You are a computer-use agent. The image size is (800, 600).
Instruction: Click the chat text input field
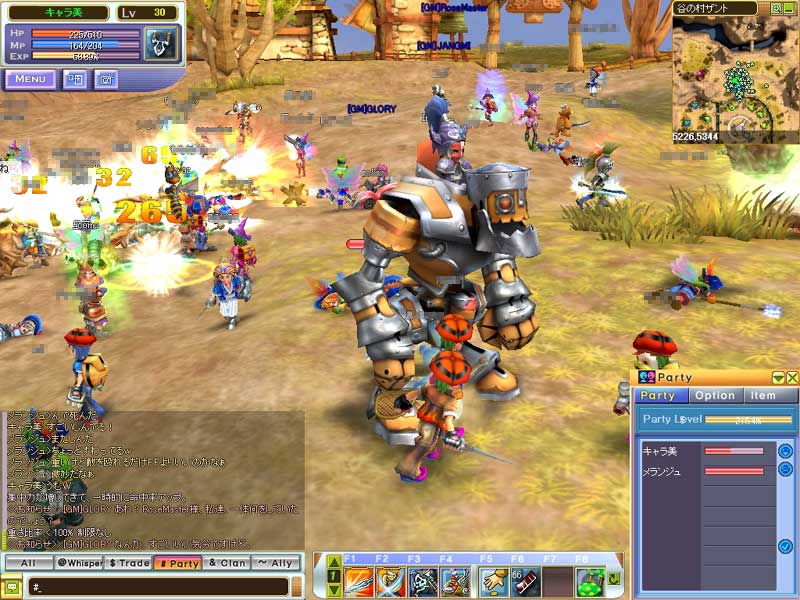coord(160,587)
